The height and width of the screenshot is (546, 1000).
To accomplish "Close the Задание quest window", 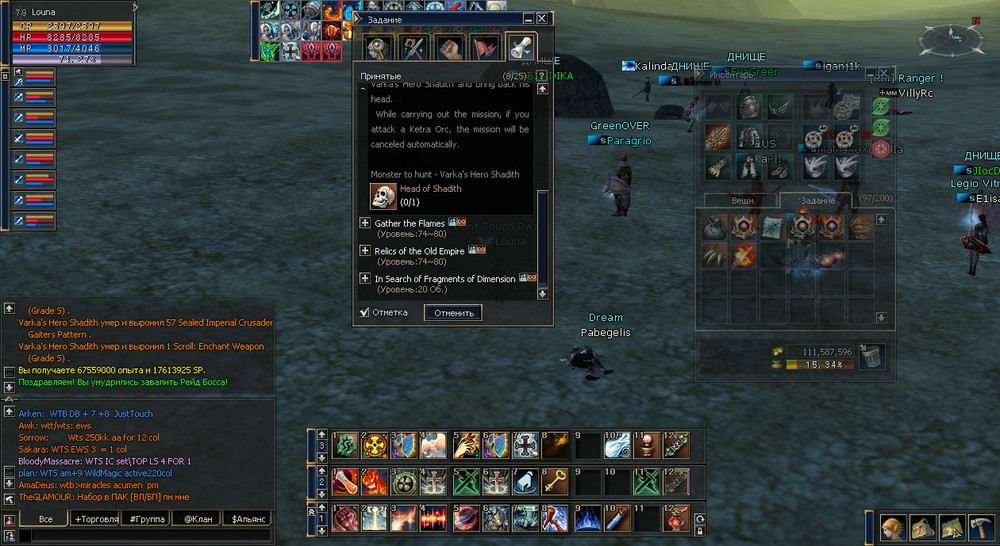I will [x=542, y=18].
